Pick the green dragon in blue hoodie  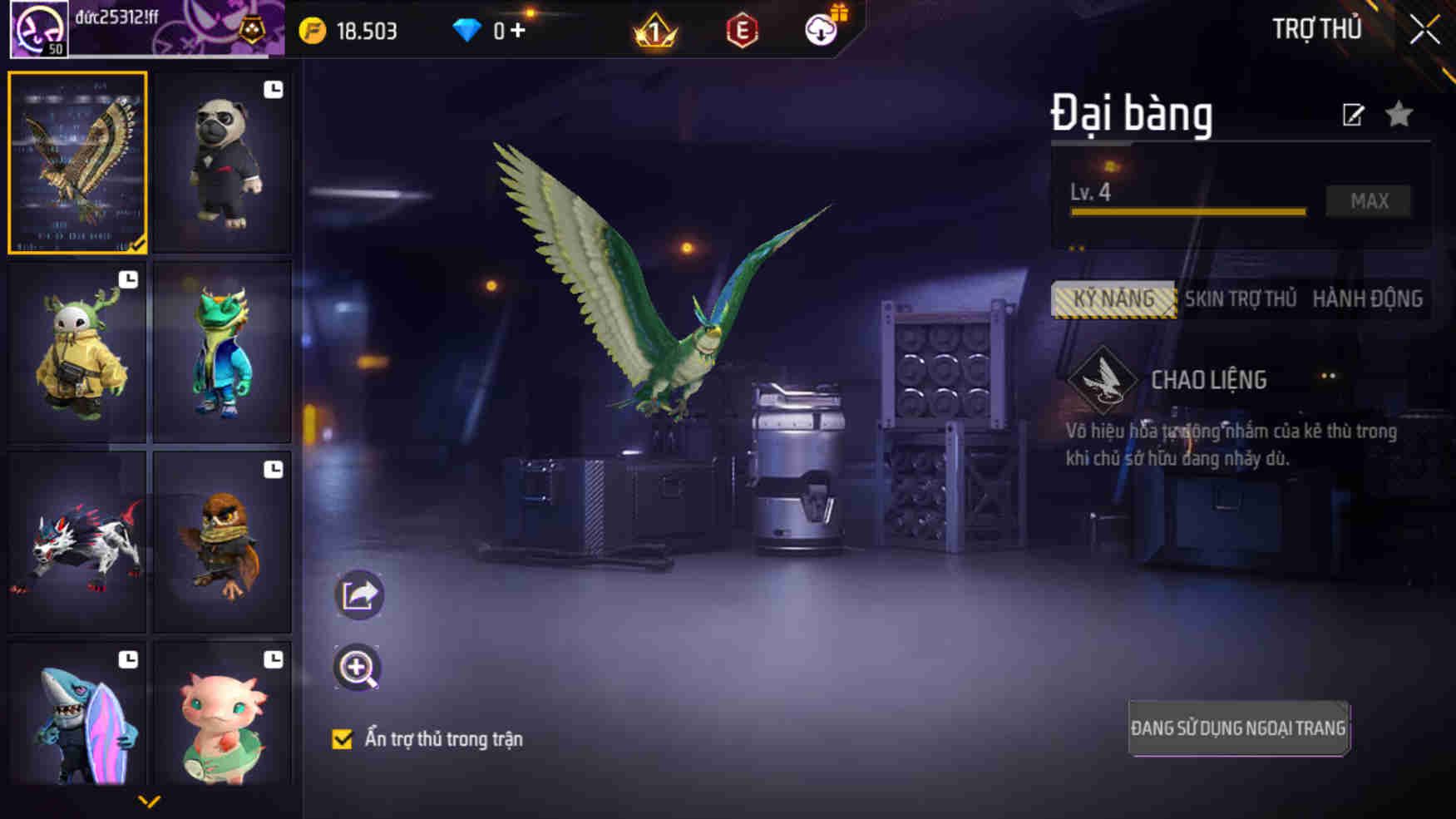pos(222,353)
